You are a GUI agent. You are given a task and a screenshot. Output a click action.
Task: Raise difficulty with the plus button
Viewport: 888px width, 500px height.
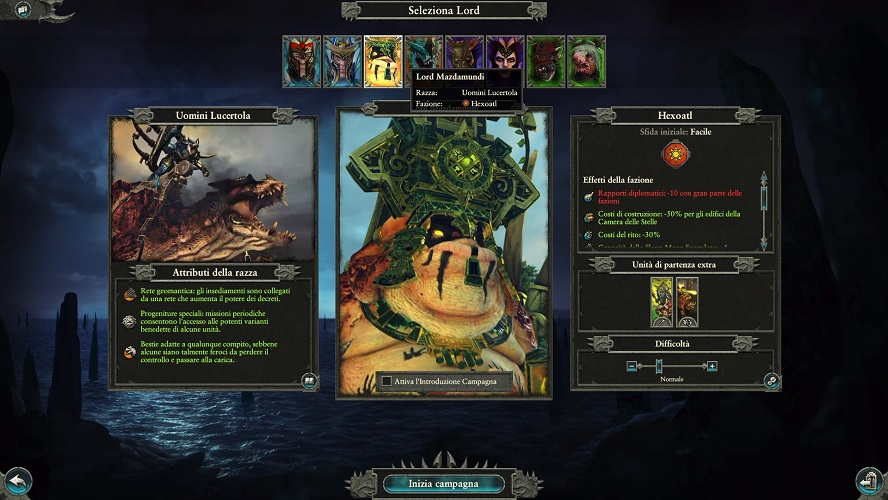point(712,366)
